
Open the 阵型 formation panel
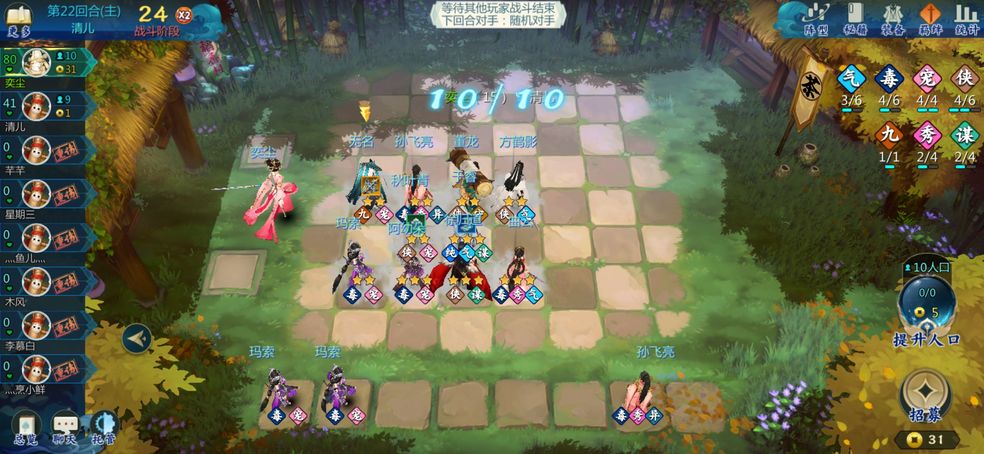coord(817,18)
